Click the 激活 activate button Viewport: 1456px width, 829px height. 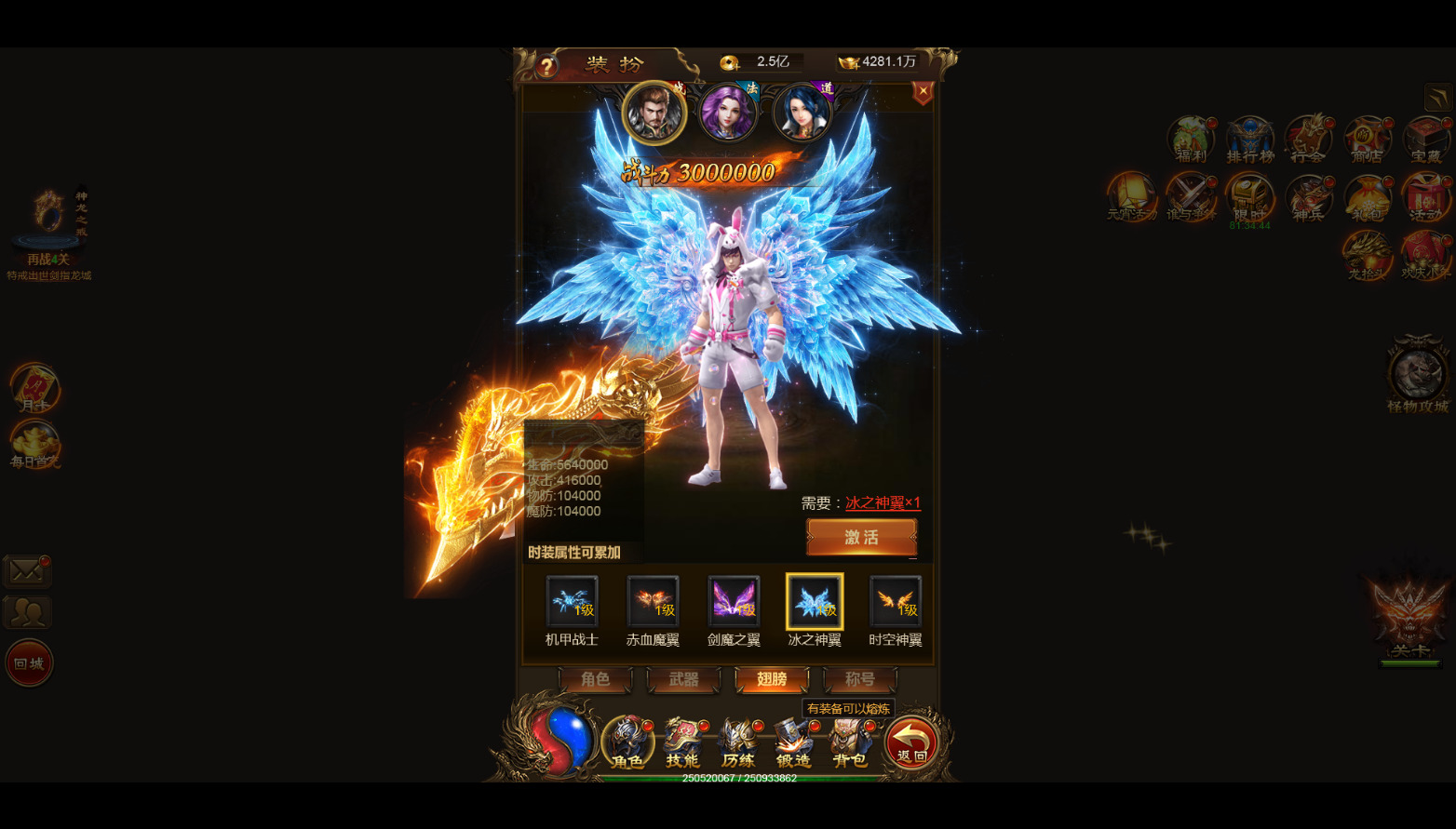click(861, 537)
